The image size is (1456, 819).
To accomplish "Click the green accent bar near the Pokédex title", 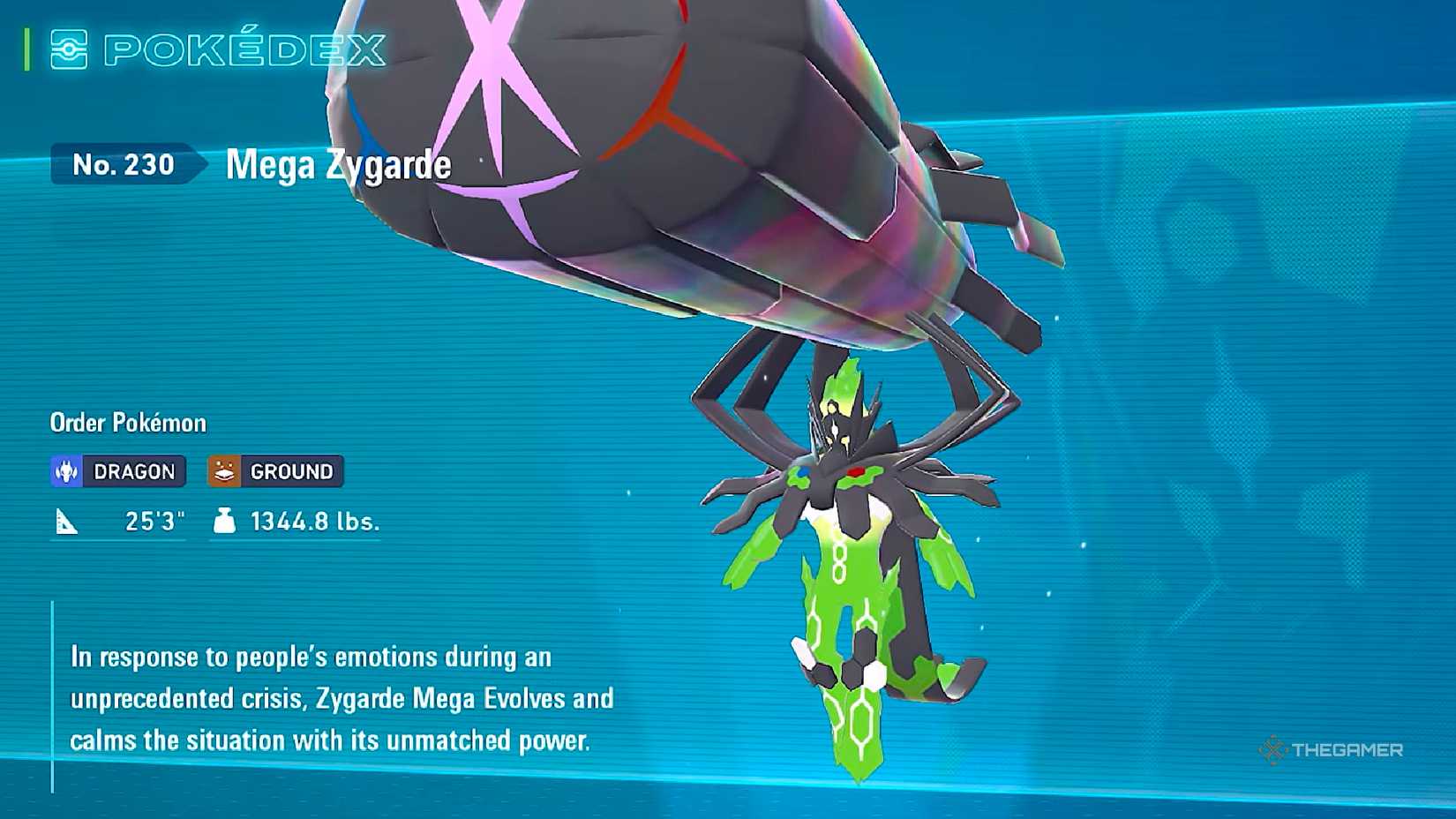I will coord(27,50).
